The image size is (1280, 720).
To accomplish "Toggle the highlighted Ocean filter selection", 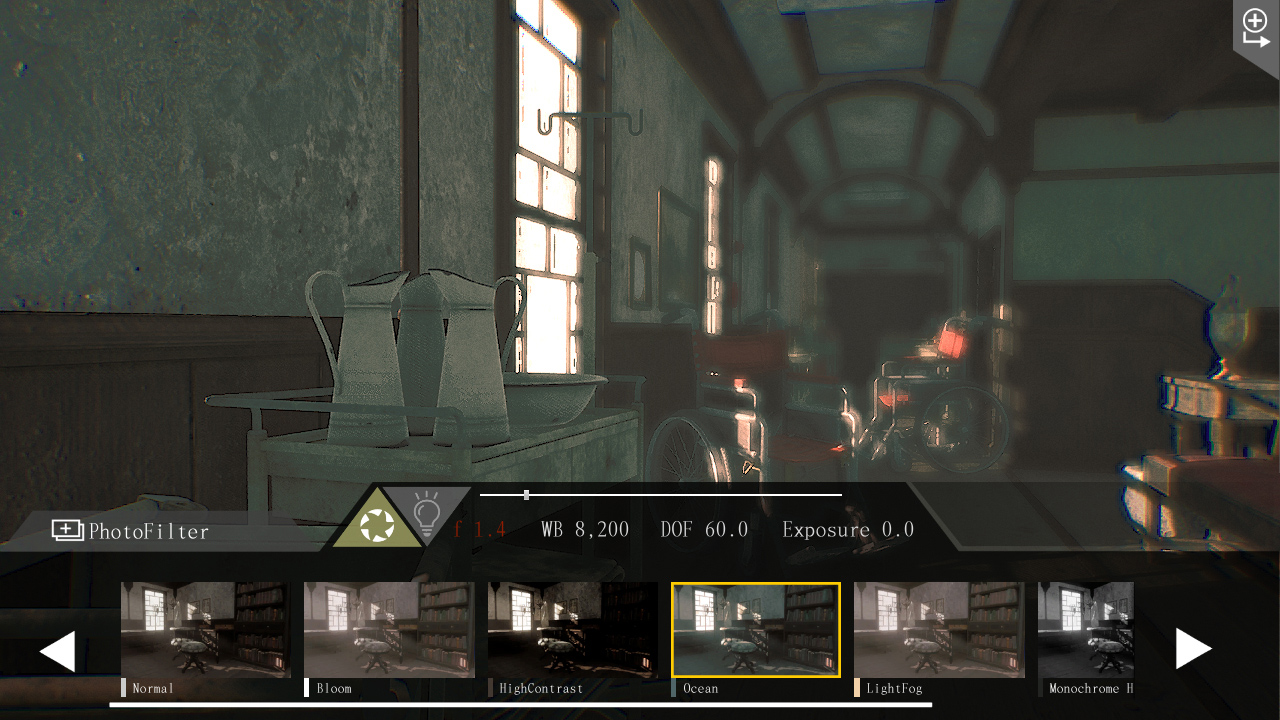I will tap(755, 628).
